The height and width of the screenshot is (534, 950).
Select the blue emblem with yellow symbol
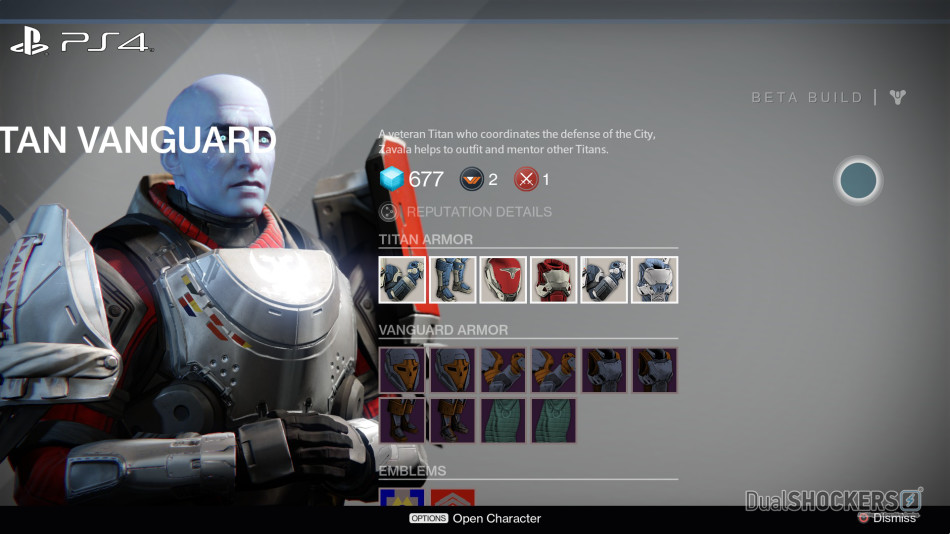click(x=402, y=497)
